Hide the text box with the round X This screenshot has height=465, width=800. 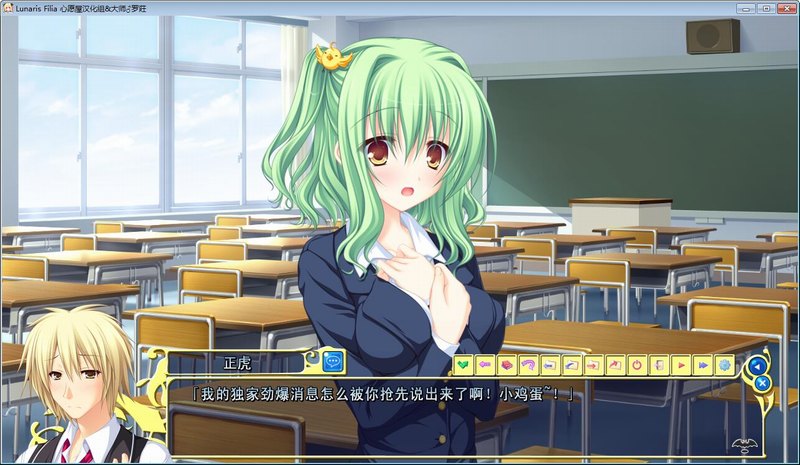click(x=761, y=383)
